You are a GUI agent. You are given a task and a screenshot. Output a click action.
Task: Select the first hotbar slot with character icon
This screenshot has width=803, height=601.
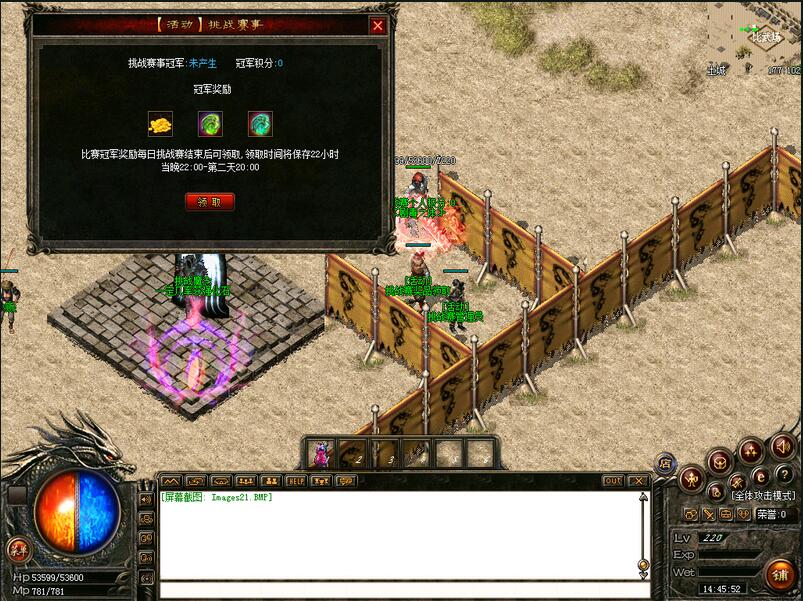pos(322,453)
